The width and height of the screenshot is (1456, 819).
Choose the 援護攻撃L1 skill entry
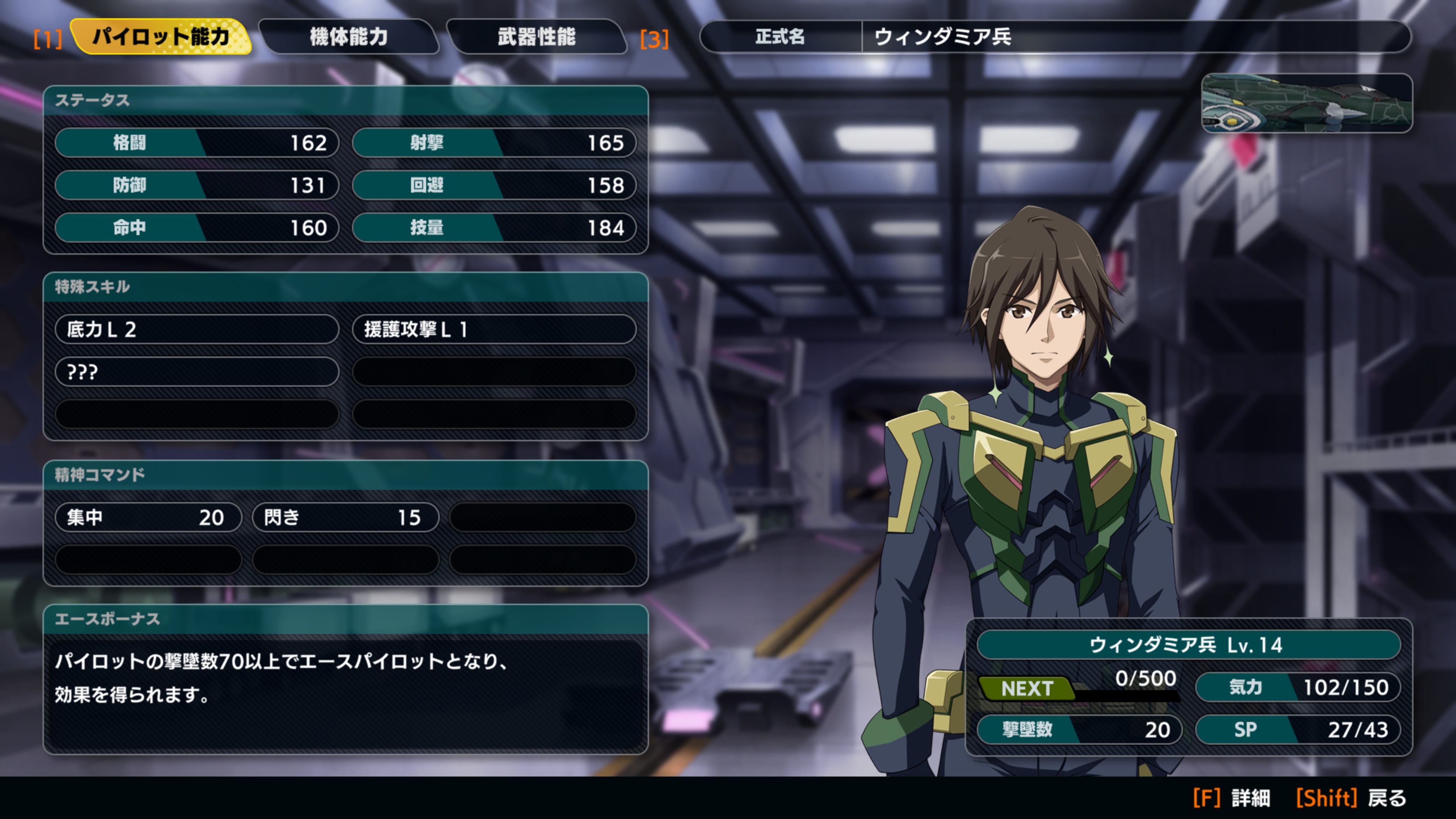click(x=494, y=329)
